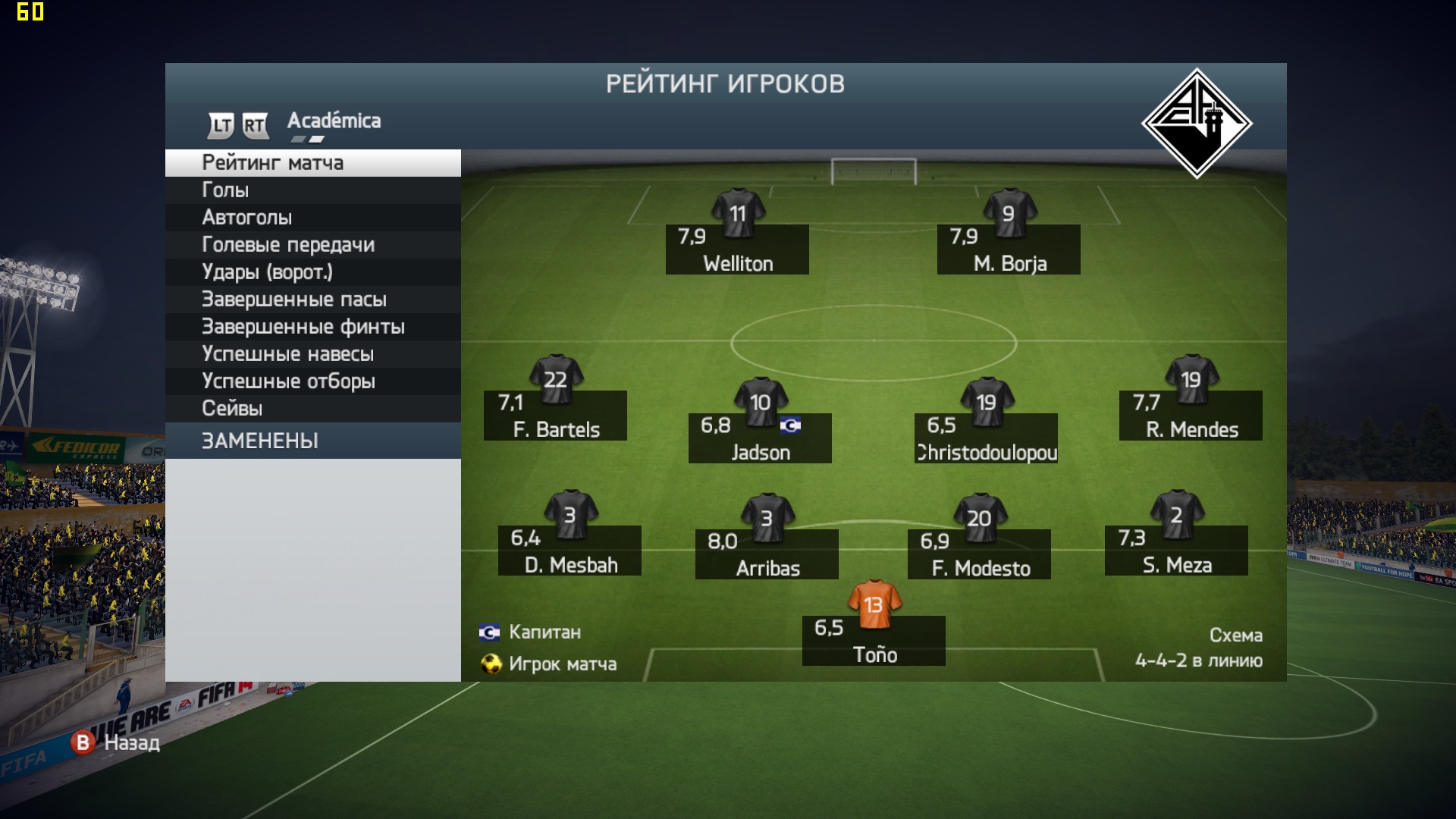This screenshot has width=1456, height=819.
Task: View Успешные отборы stats
Action: pyautogui.click(x=312, y=381)
